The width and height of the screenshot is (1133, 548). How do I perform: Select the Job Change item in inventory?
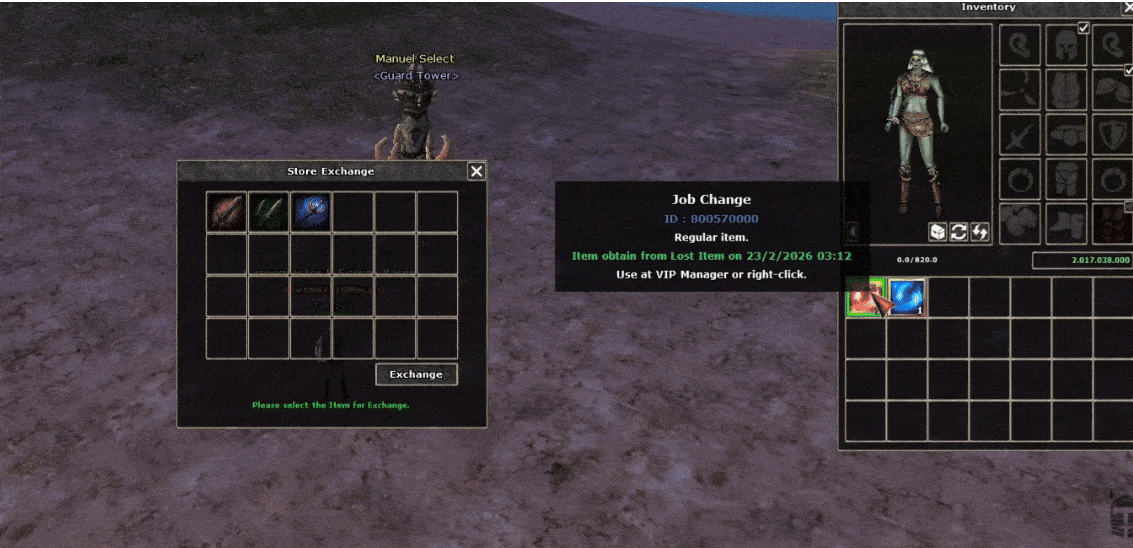click(865, 297)
